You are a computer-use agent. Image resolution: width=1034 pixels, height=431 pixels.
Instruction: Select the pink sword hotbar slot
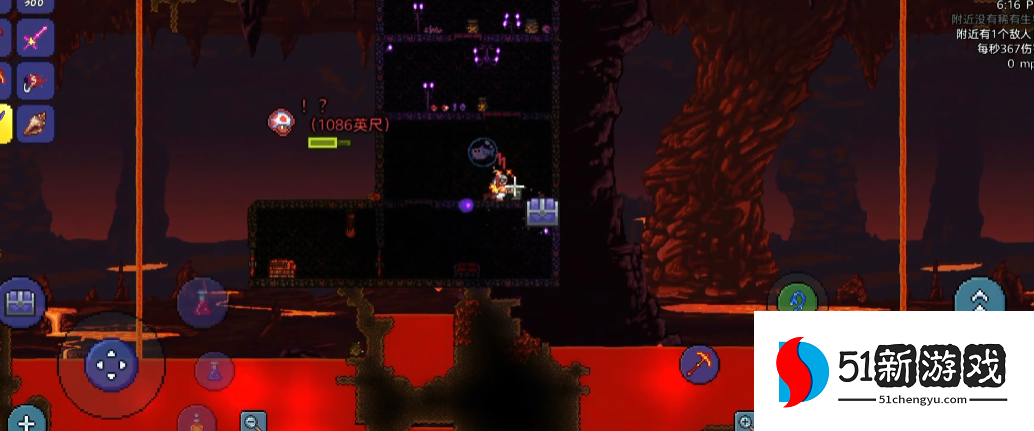37,39
